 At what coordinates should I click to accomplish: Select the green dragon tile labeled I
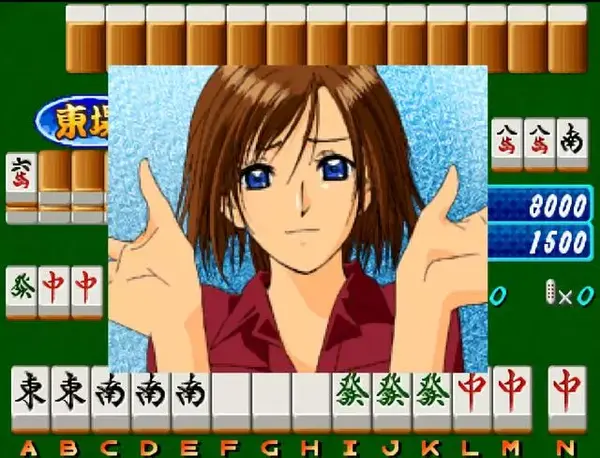(351, 399)
